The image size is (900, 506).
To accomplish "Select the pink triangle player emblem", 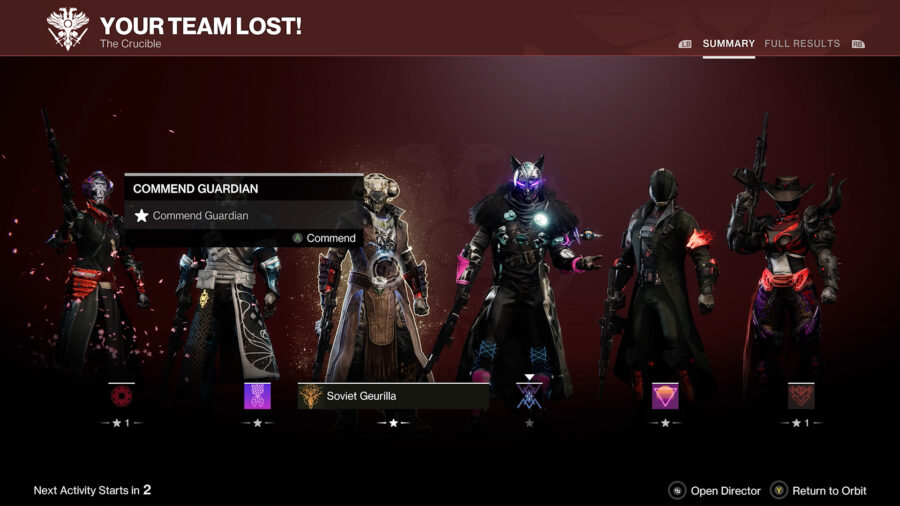I will click(x=665, y=396).
